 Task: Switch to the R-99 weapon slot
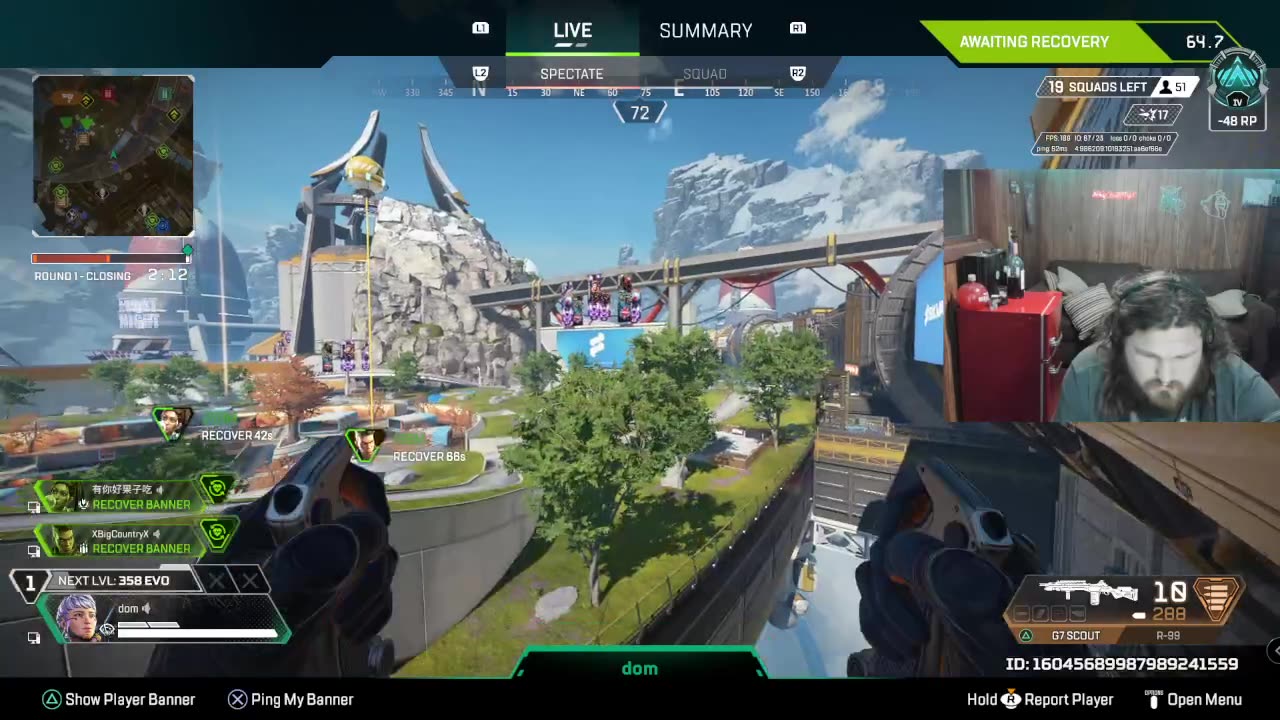(x=1169, y=635)
